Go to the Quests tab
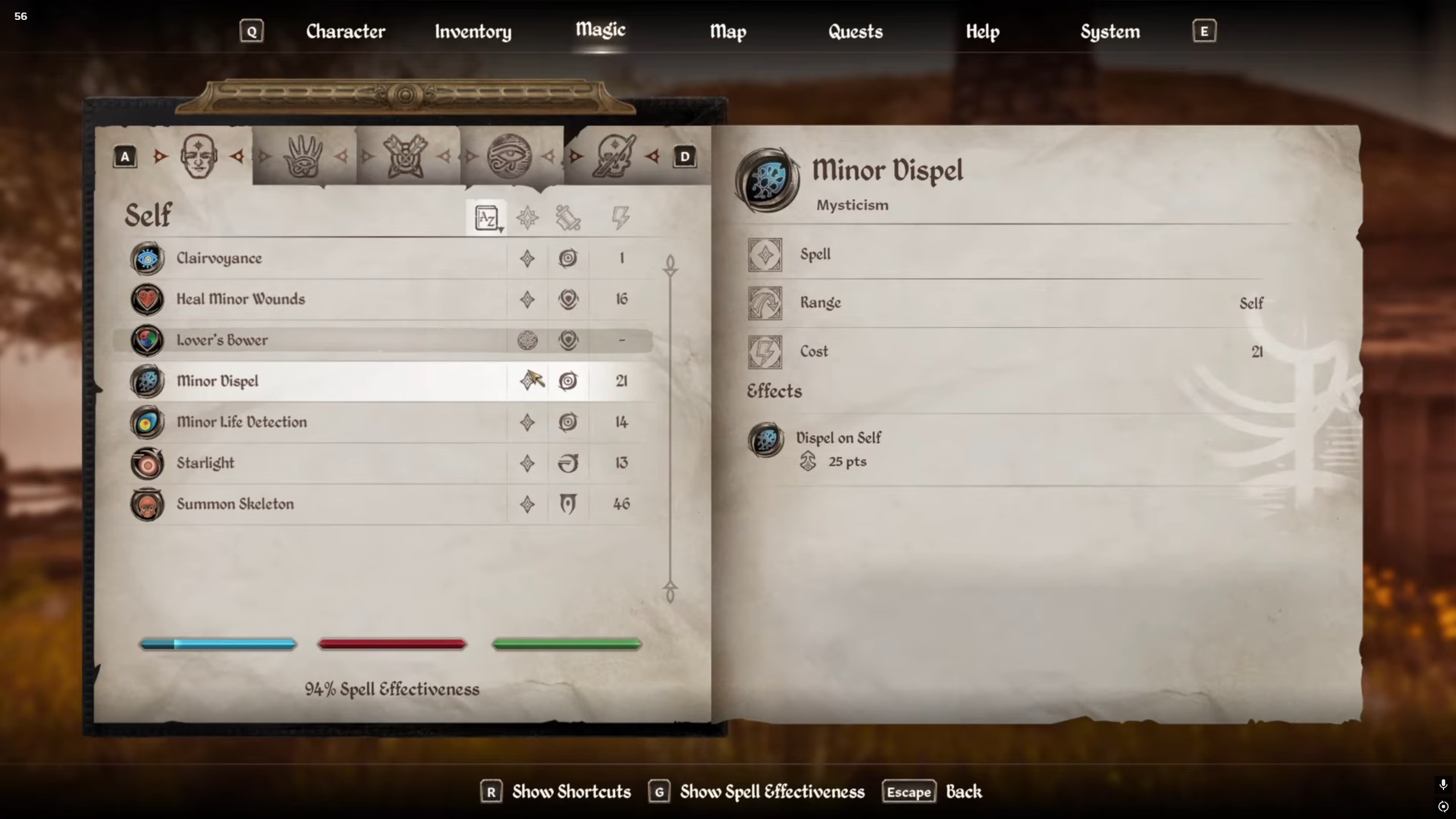Viewport: 1456px width, 819px height. (x=855, y=31)
